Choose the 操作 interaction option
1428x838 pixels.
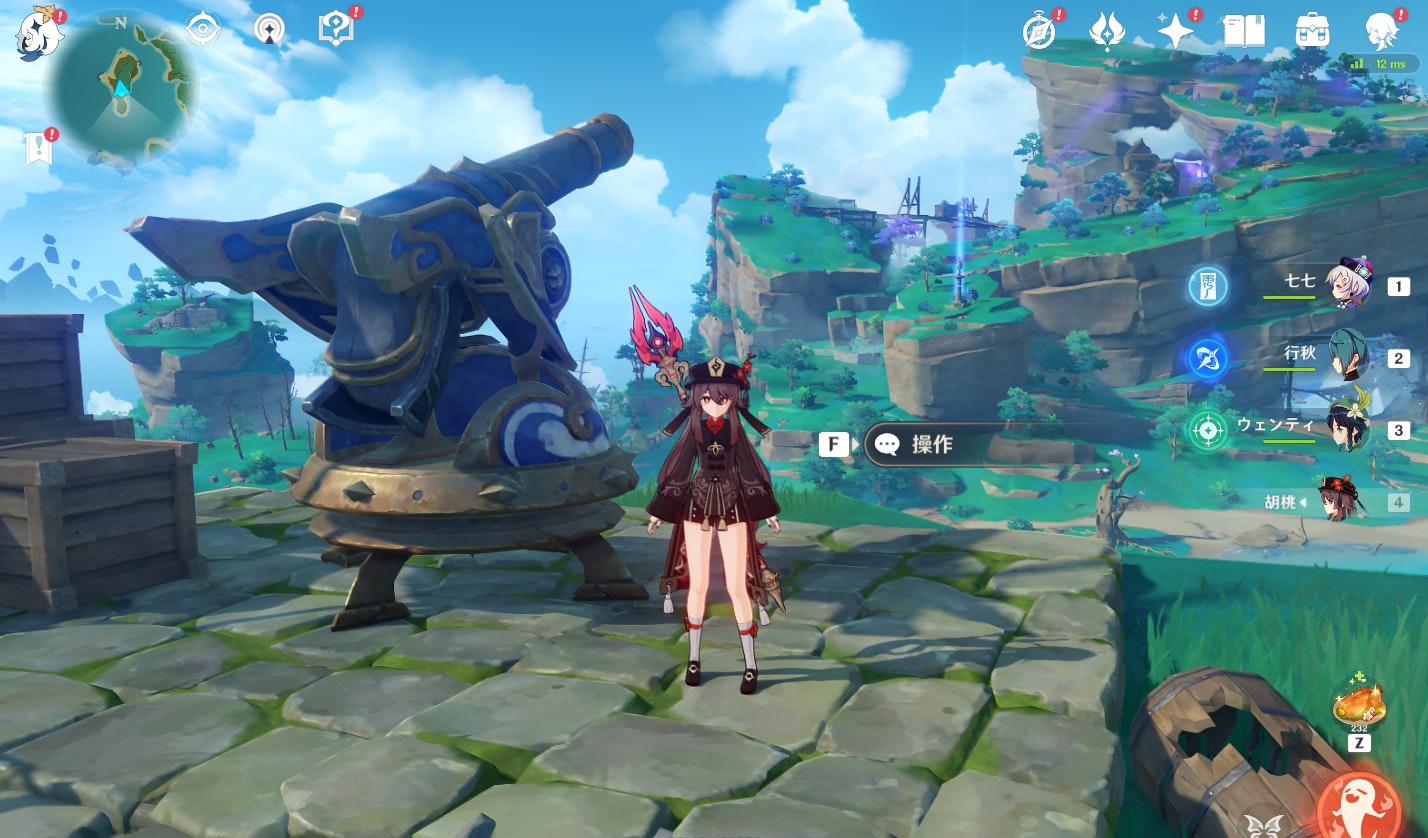click(931, 444)
